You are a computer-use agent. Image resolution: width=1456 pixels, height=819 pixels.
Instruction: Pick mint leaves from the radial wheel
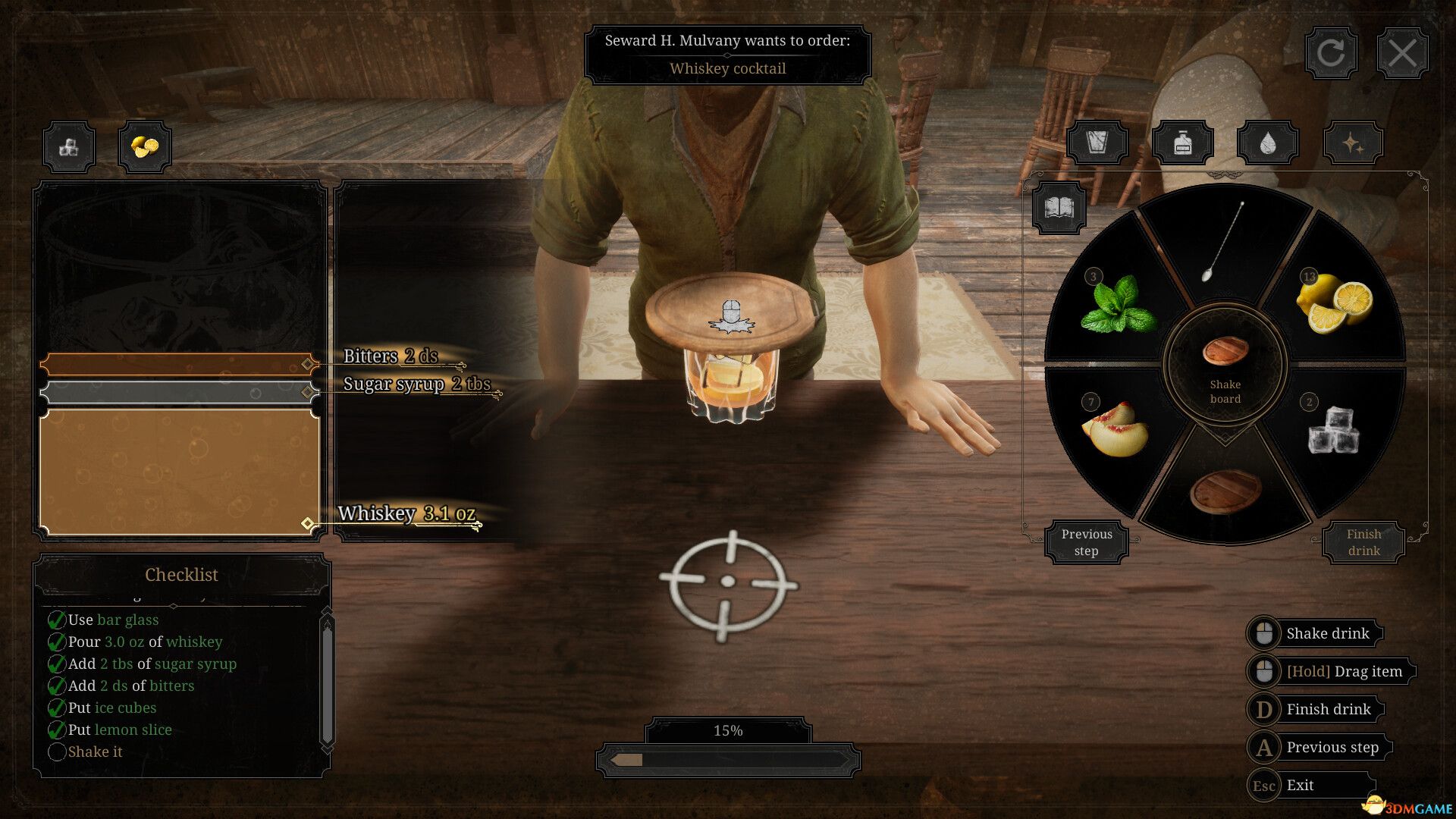pos(1119,303)
